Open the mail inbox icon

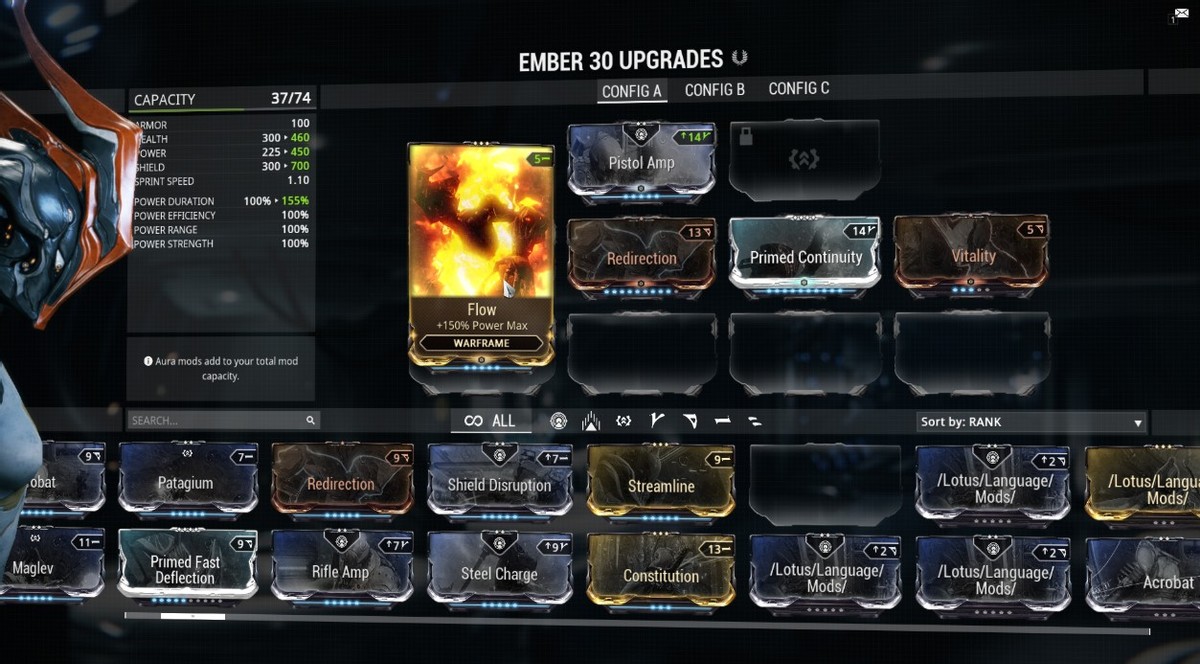[1180, 15]
